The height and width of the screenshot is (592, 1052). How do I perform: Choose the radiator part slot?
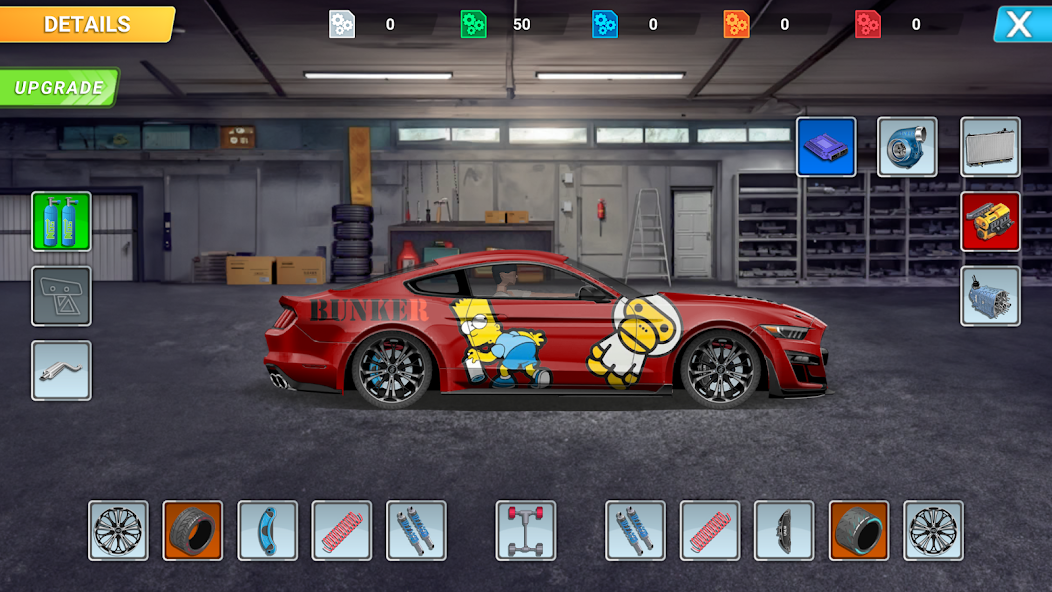[x=990, y=147]
